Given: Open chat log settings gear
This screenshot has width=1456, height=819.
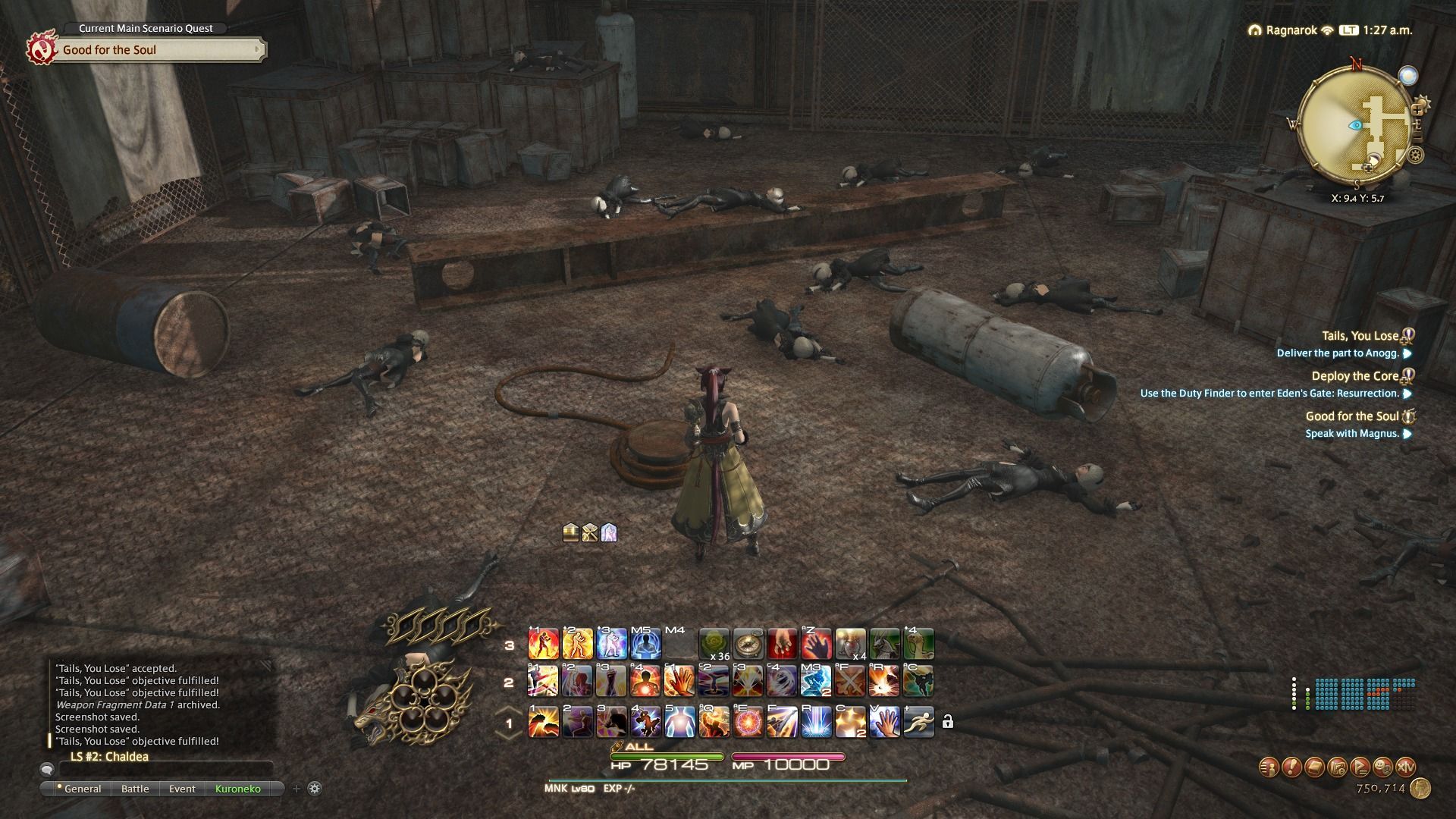Looking at the screenshot, I should [x=315, y=789].
